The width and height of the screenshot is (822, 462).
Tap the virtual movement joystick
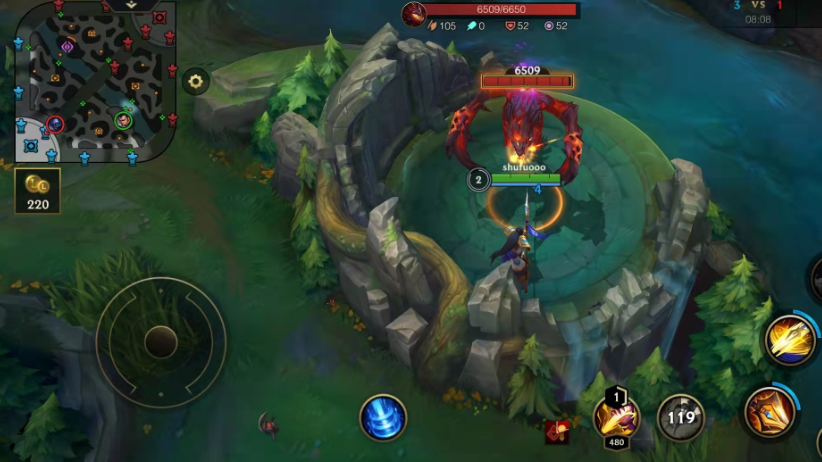coord(160,342)
